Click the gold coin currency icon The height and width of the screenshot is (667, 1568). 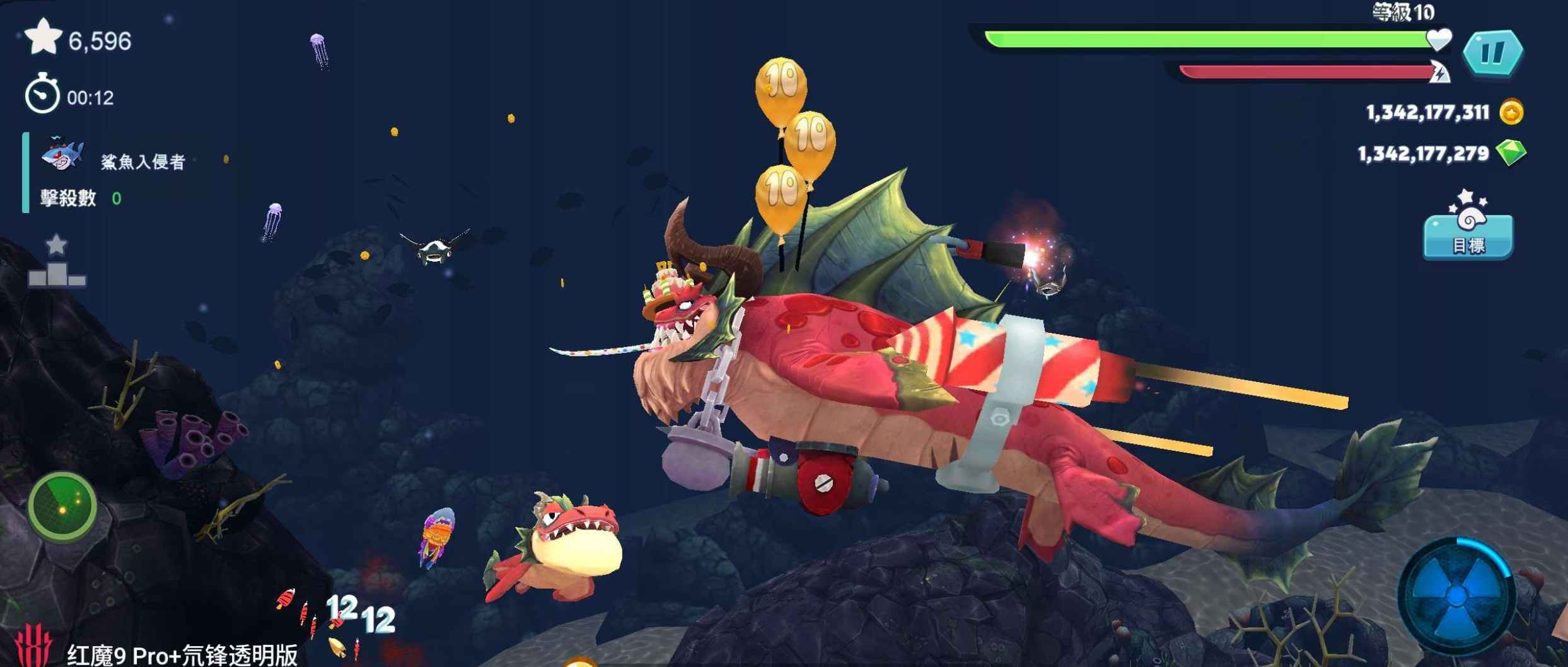pyautogui.click(x=1511, y=113)
